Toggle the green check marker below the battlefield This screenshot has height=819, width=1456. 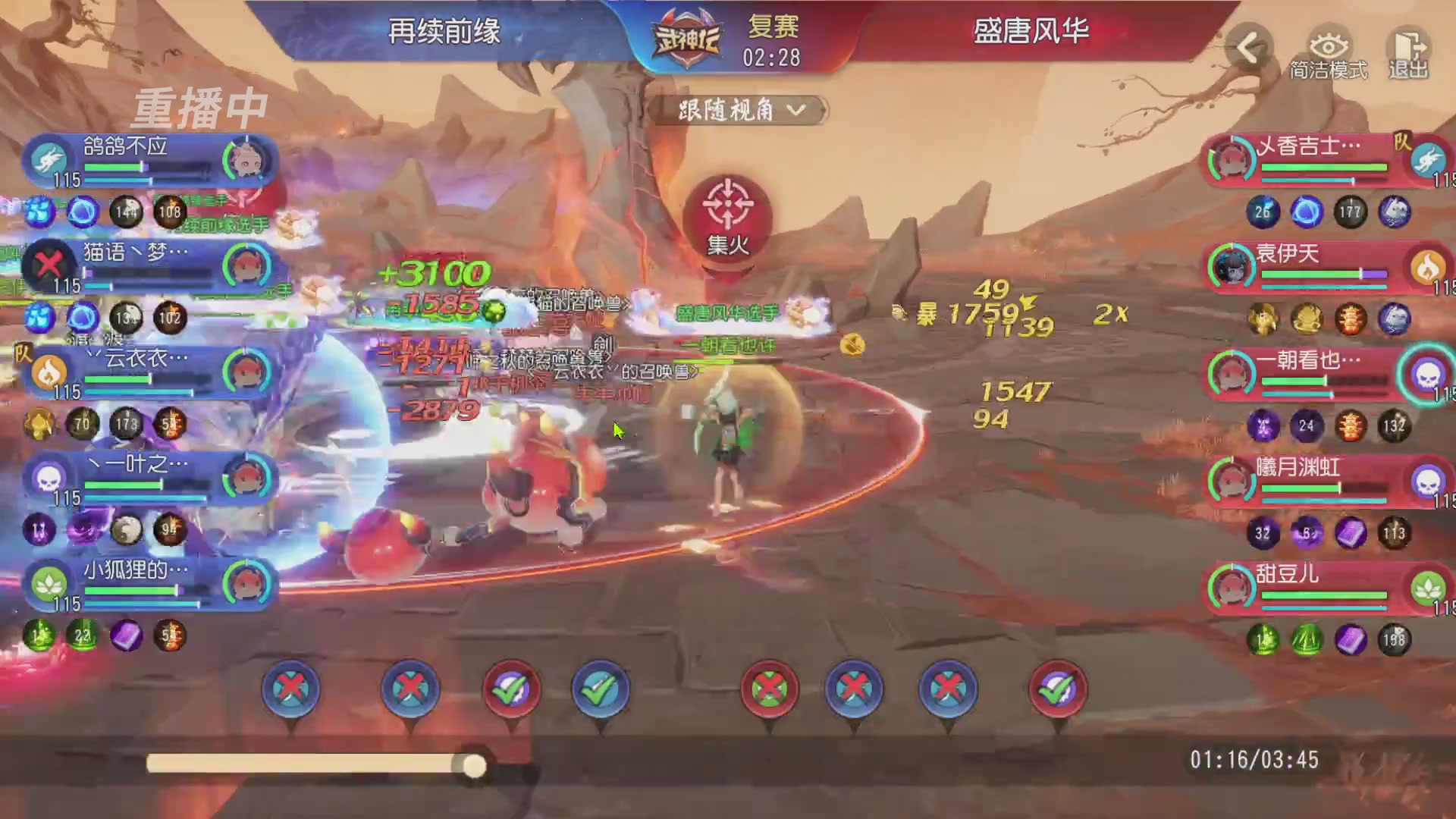tap(510, 689)
